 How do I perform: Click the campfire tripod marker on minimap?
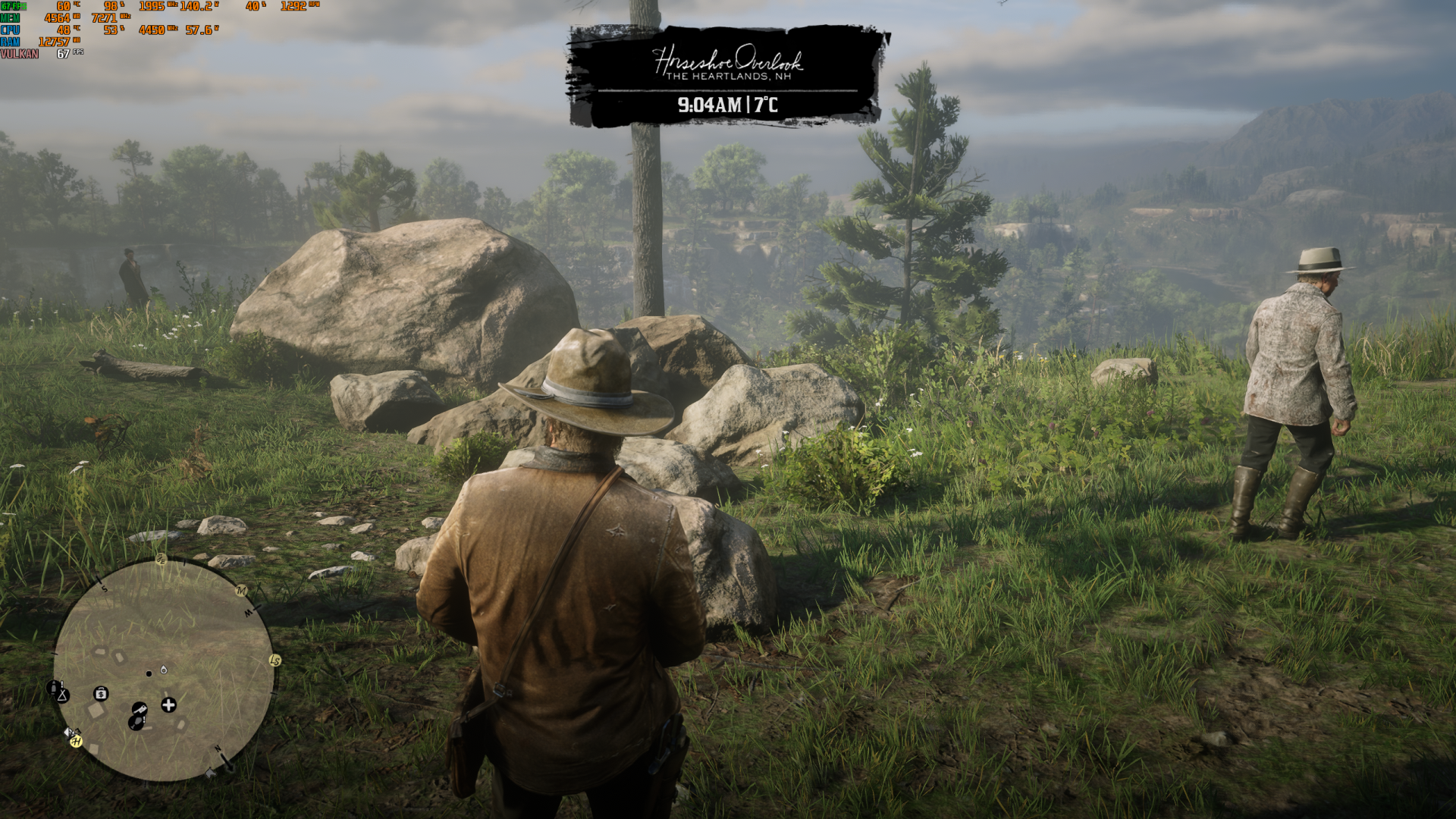[63, 695]
